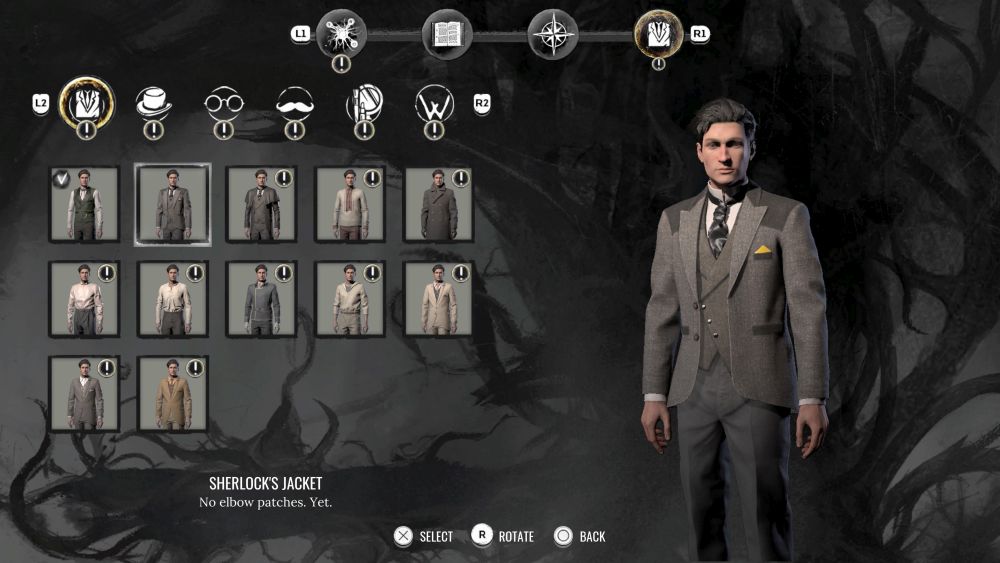Open the glasses category

(x=224, y=102)
